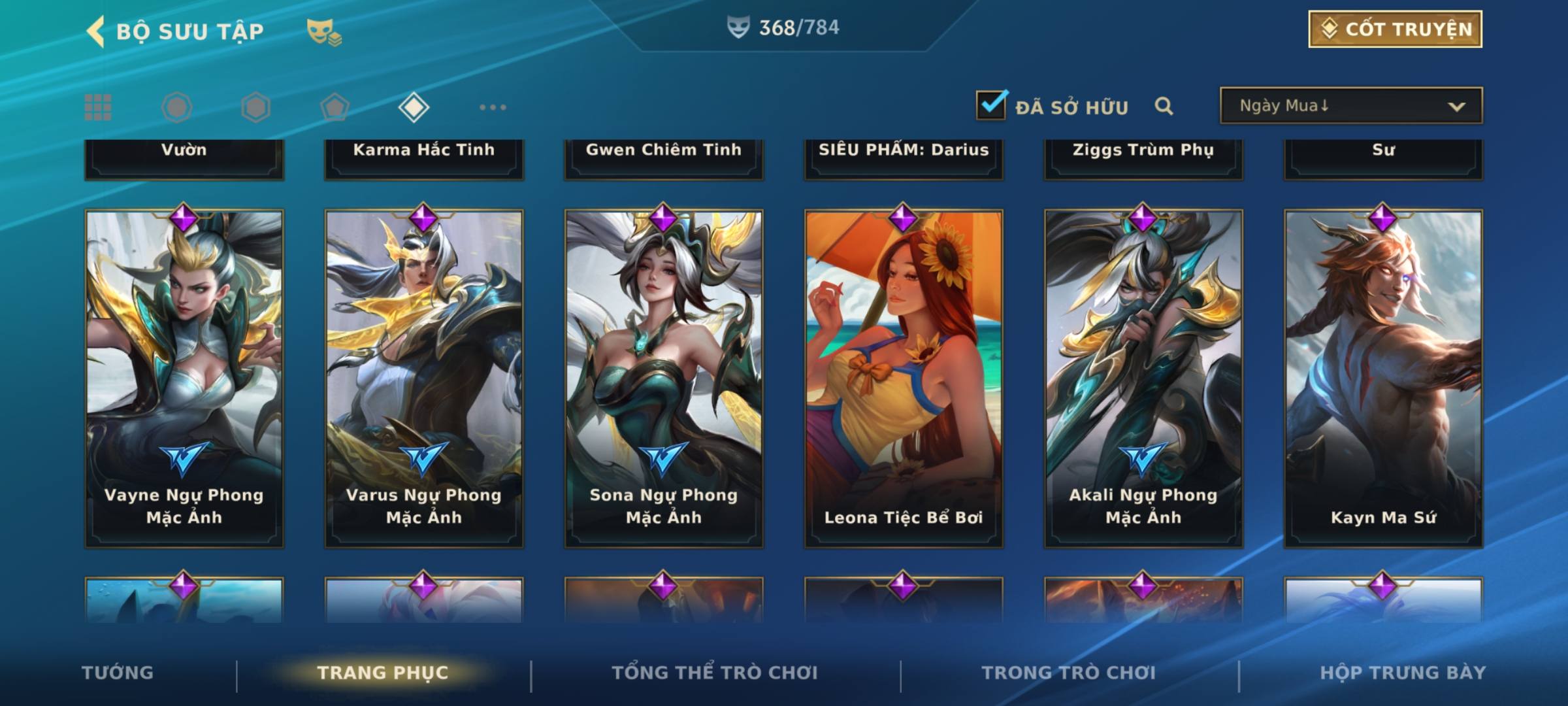The height and width of the screenshot is (706, 1568).
Task: Select the Trang Phục tab
Action: point(383,673)
